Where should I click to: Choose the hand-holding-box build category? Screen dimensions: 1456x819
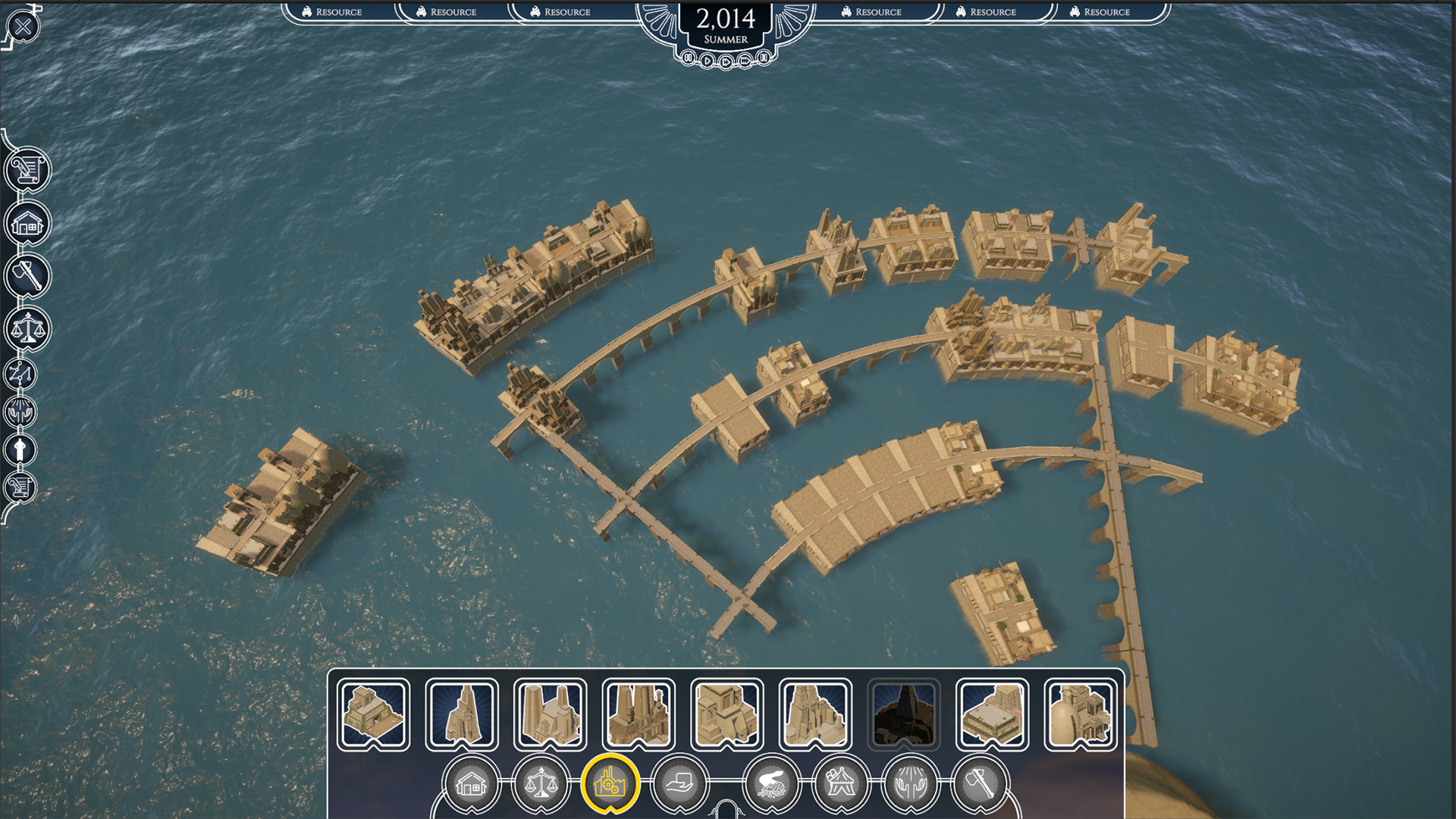(680, 784)
